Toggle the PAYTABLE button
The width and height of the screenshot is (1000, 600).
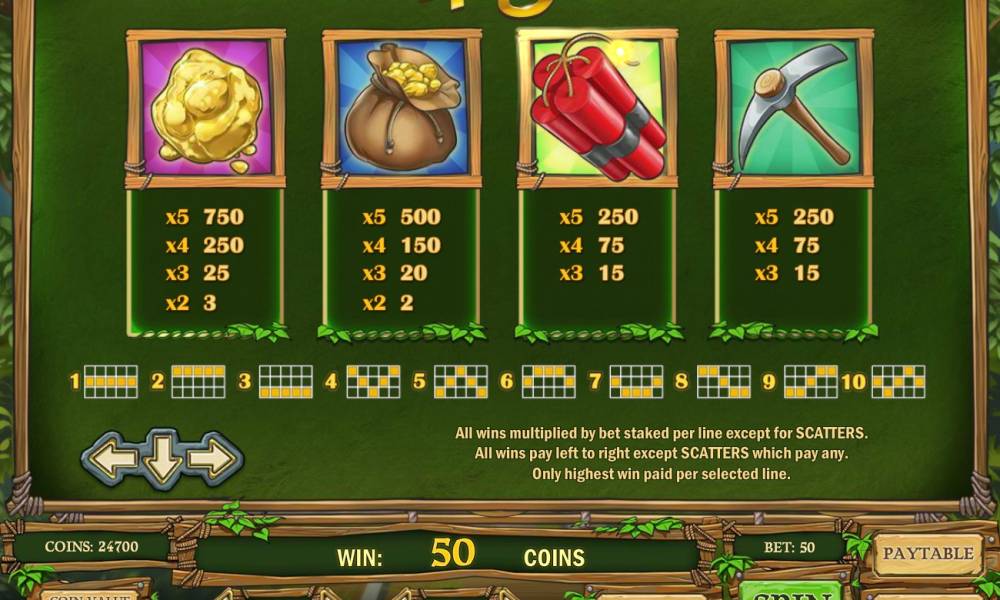[x=927, y=553]
